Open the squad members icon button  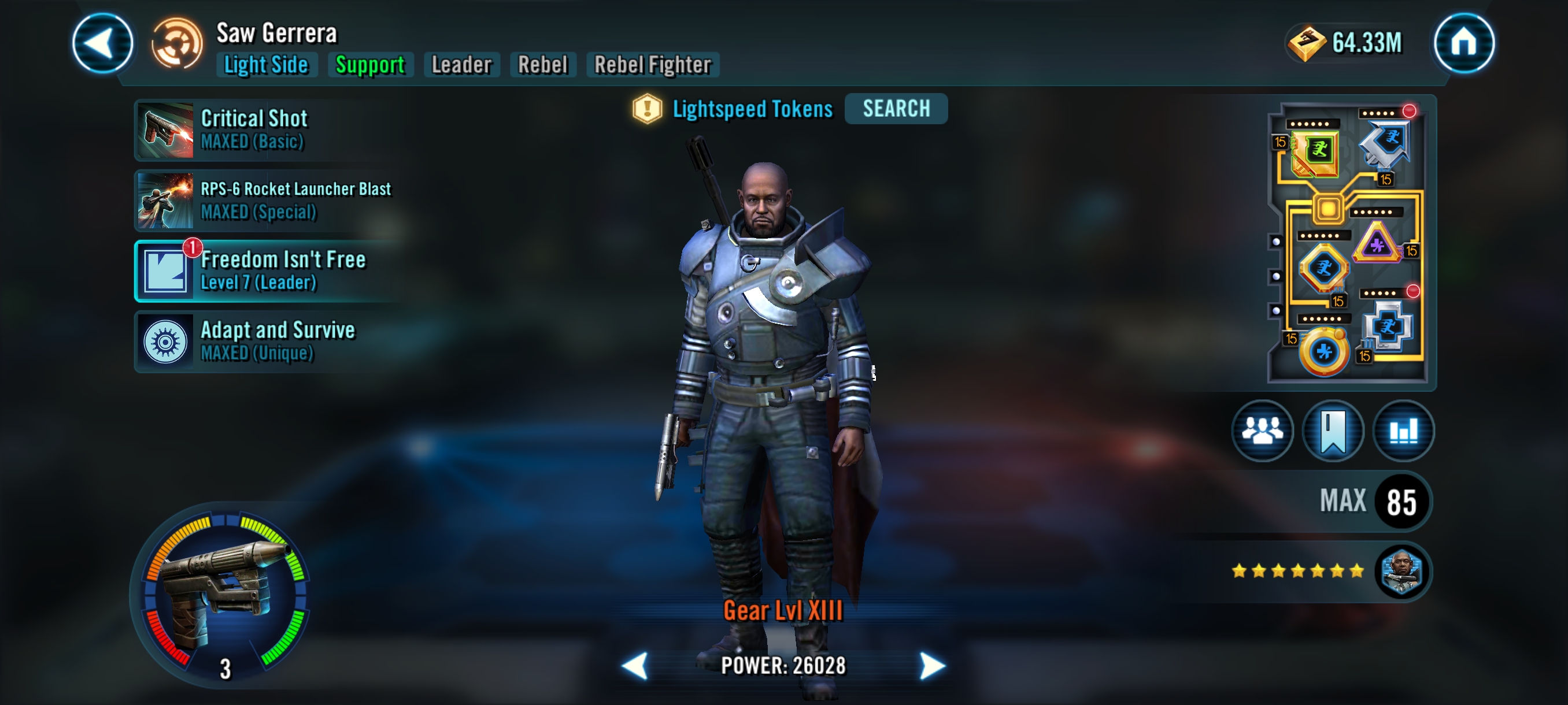[1262, 431]
